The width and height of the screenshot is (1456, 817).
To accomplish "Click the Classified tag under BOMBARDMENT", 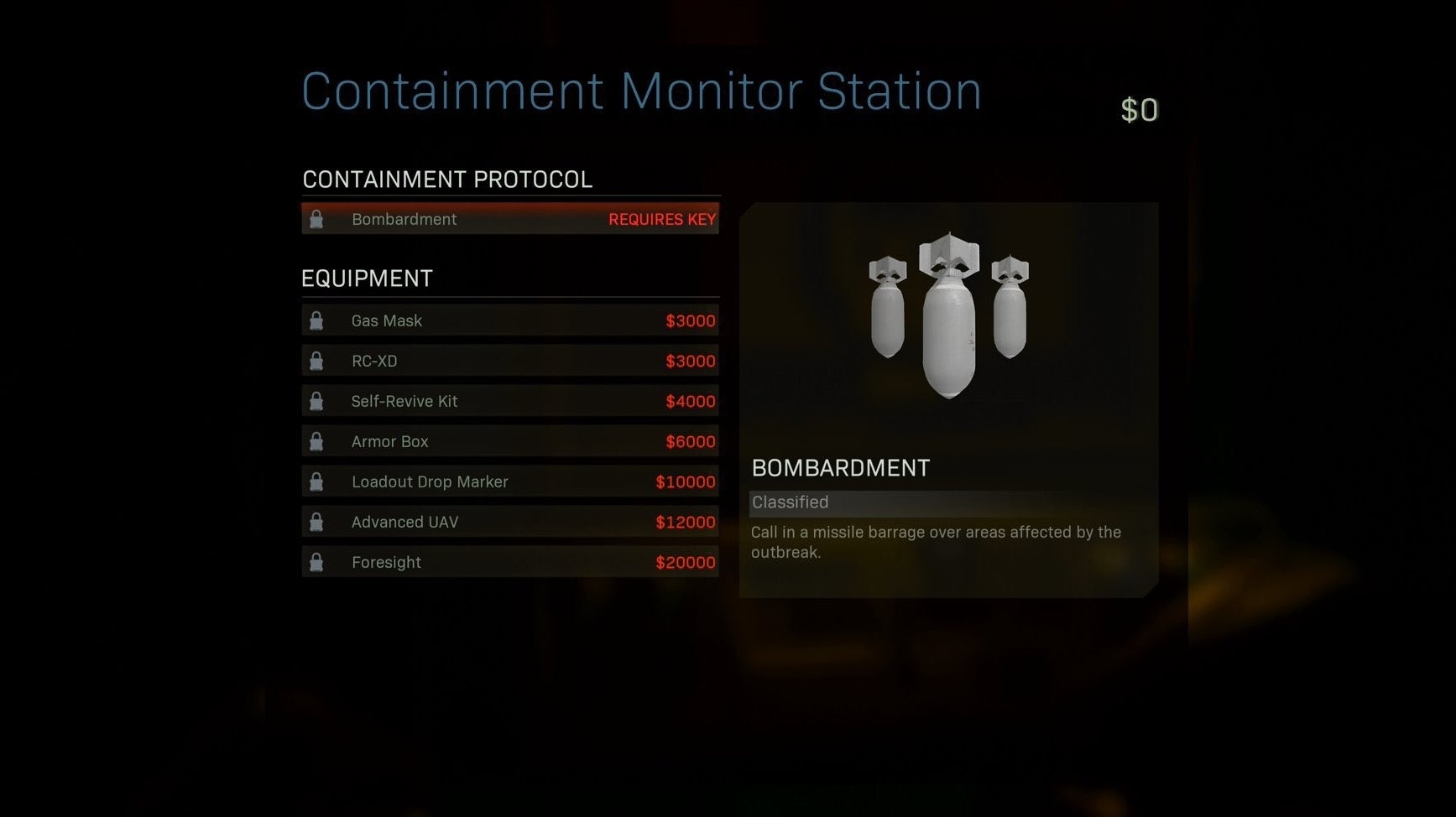I will [x=790, y=502].
